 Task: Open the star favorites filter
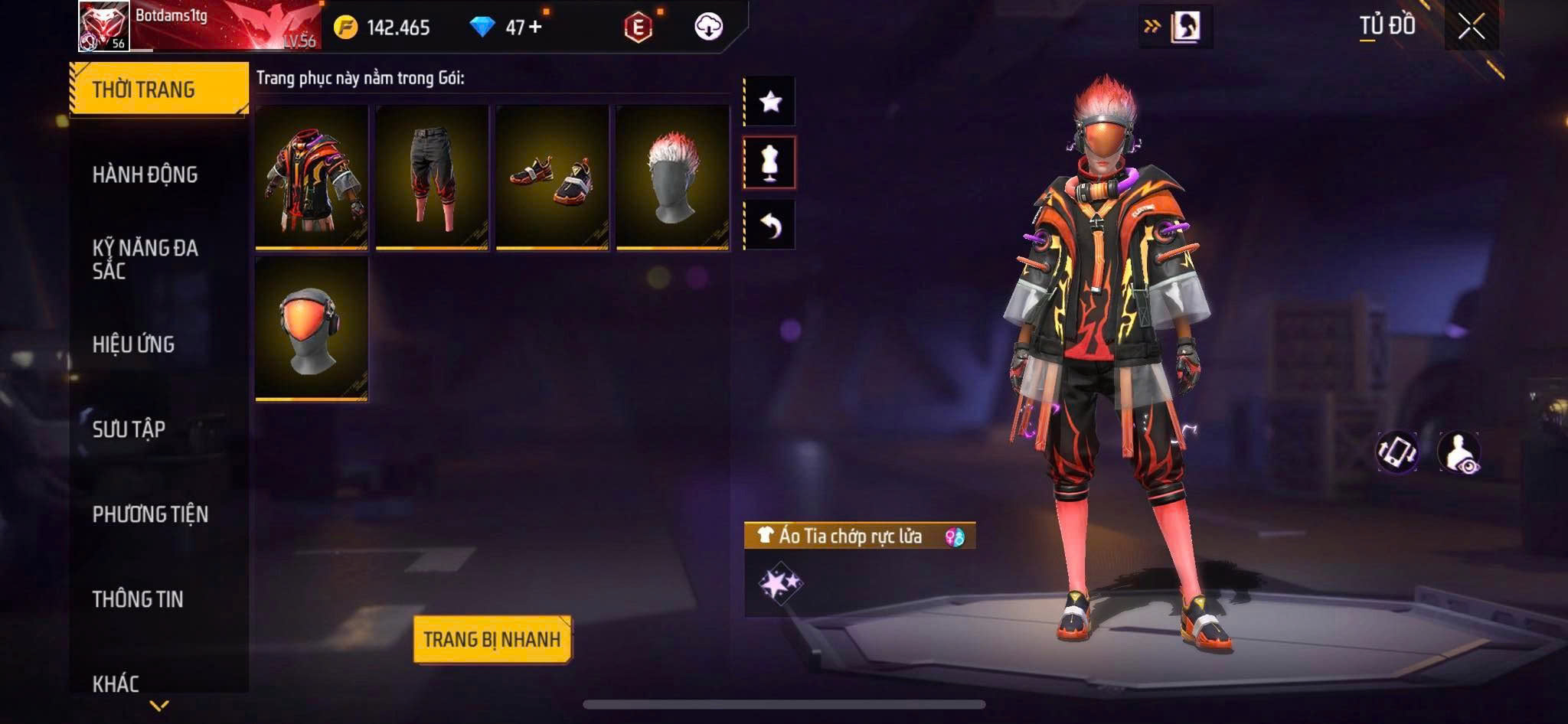pyautogui.click(x=770, y=101)
